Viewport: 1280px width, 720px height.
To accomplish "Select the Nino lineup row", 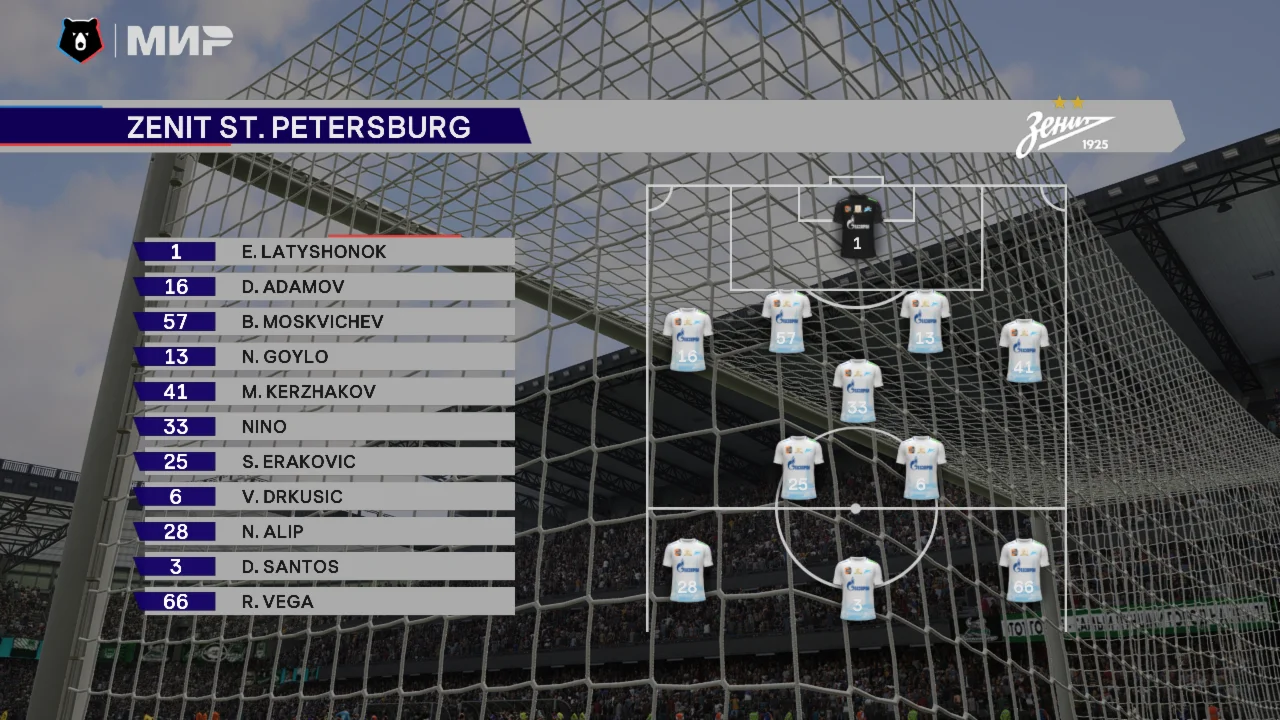I will [x=325, y=427].
